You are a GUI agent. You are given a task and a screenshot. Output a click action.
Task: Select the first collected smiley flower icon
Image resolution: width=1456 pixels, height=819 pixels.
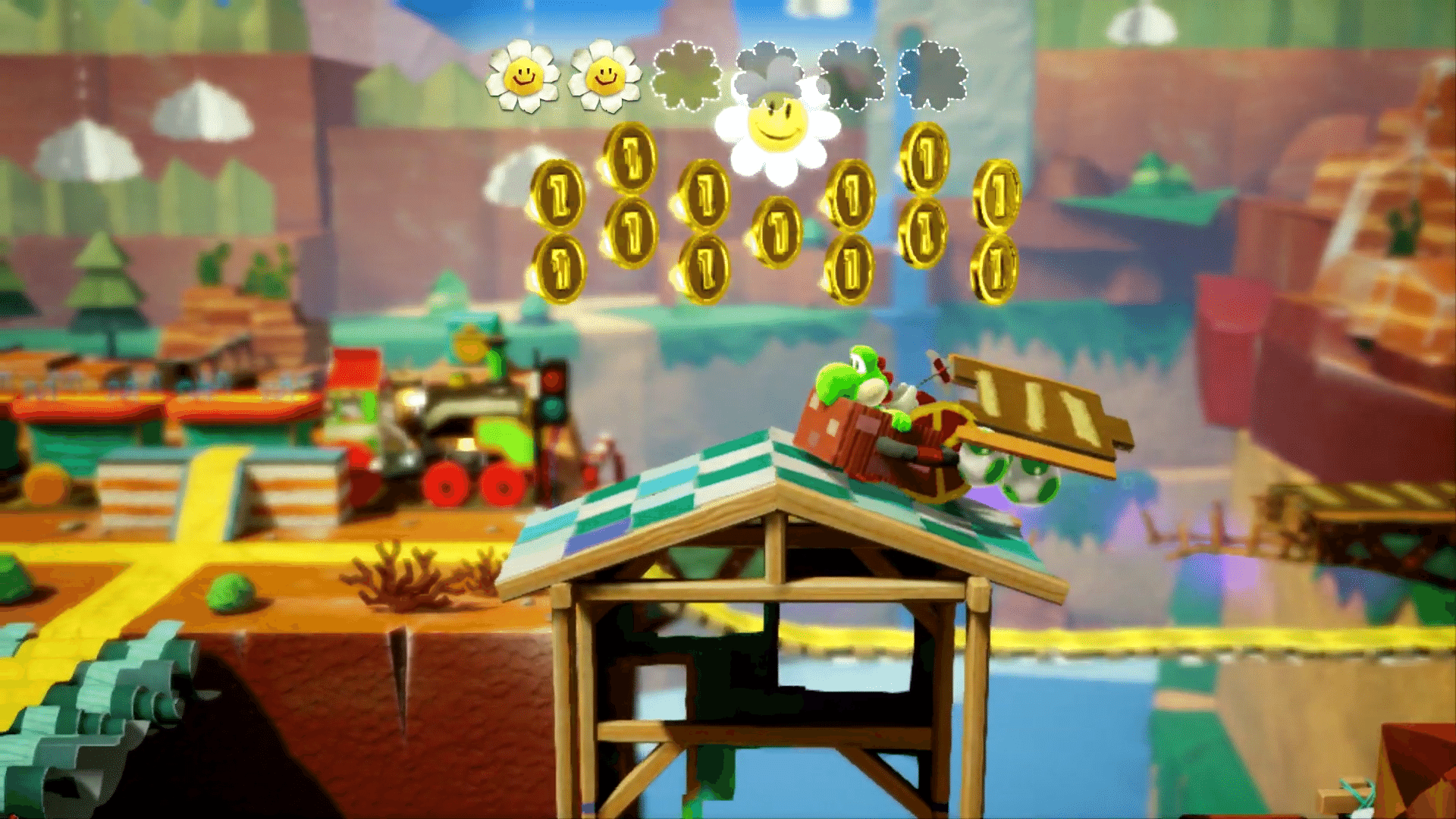coord(523,76)
